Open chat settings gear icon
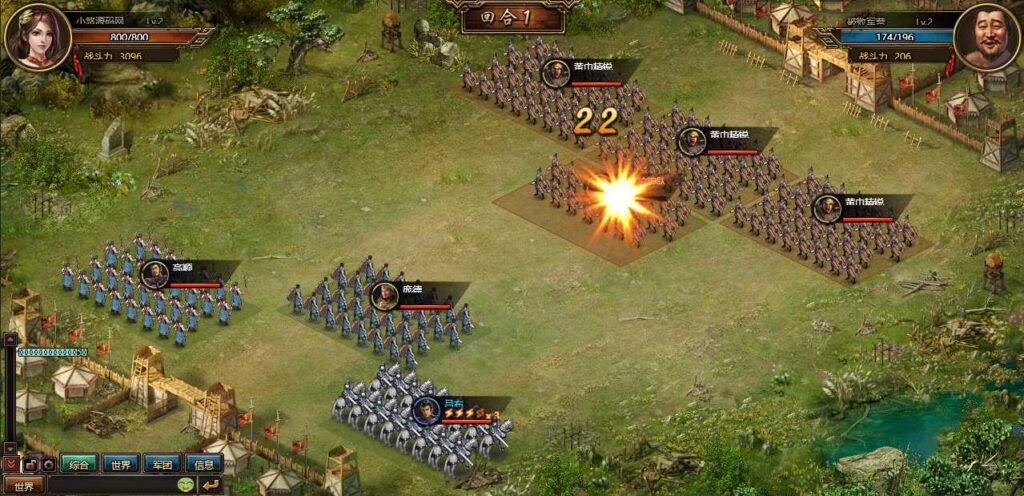 coord(47,465)
